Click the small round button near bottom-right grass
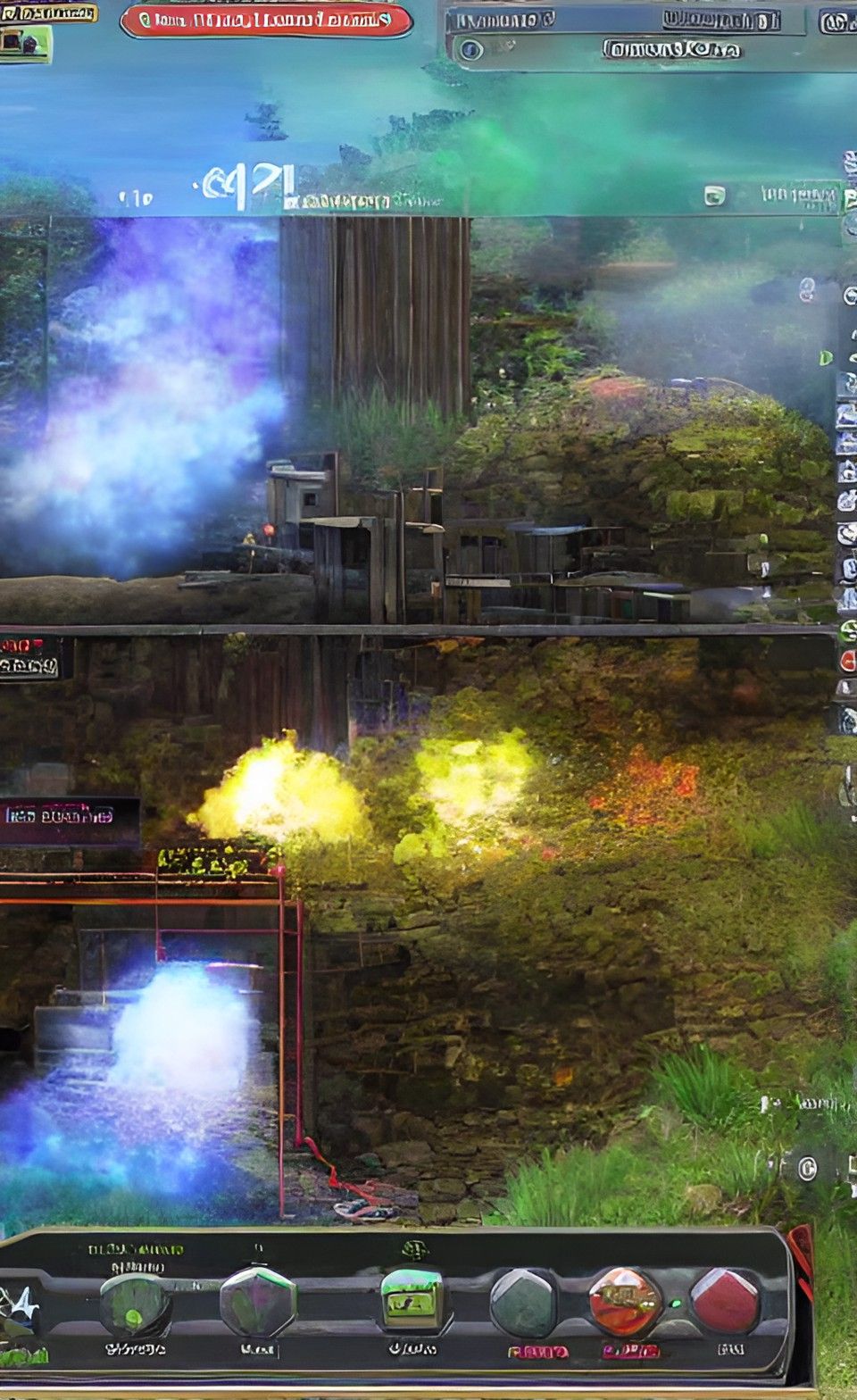The height and width of the screenshot is (1400, 857). (806, 1168)
